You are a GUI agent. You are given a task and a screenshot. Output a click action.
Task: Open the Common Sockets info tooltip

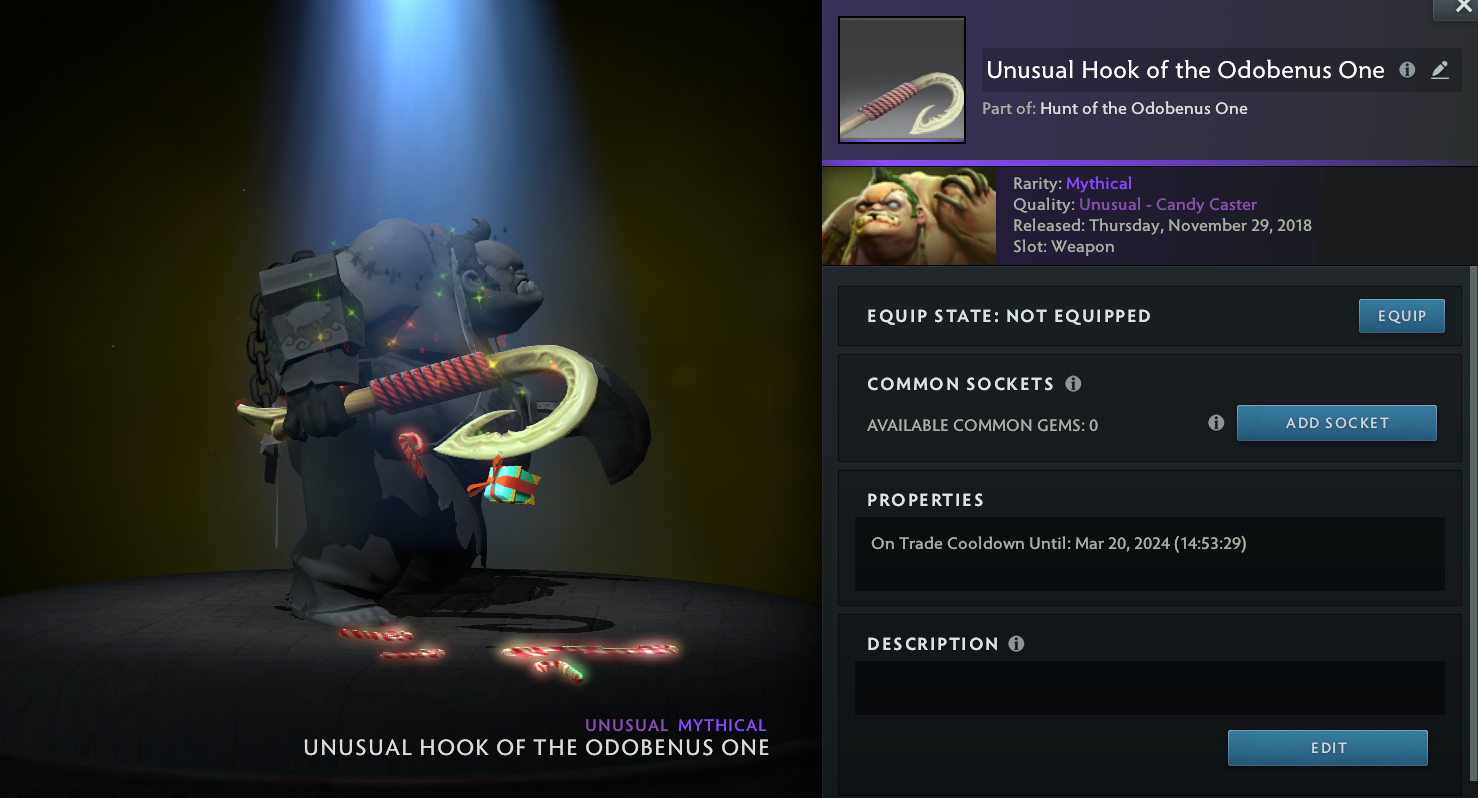click(x=1073, y=384)
